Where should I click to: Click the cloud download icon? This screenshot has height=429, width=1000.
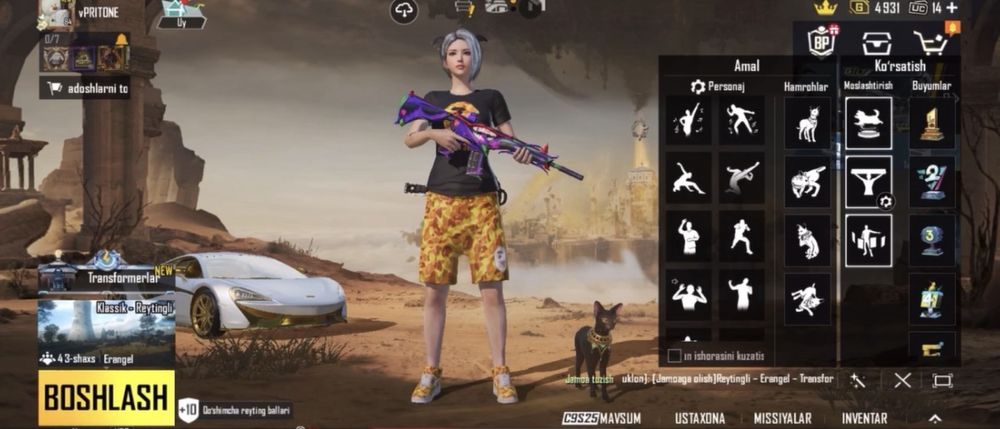tap(405, 11)
